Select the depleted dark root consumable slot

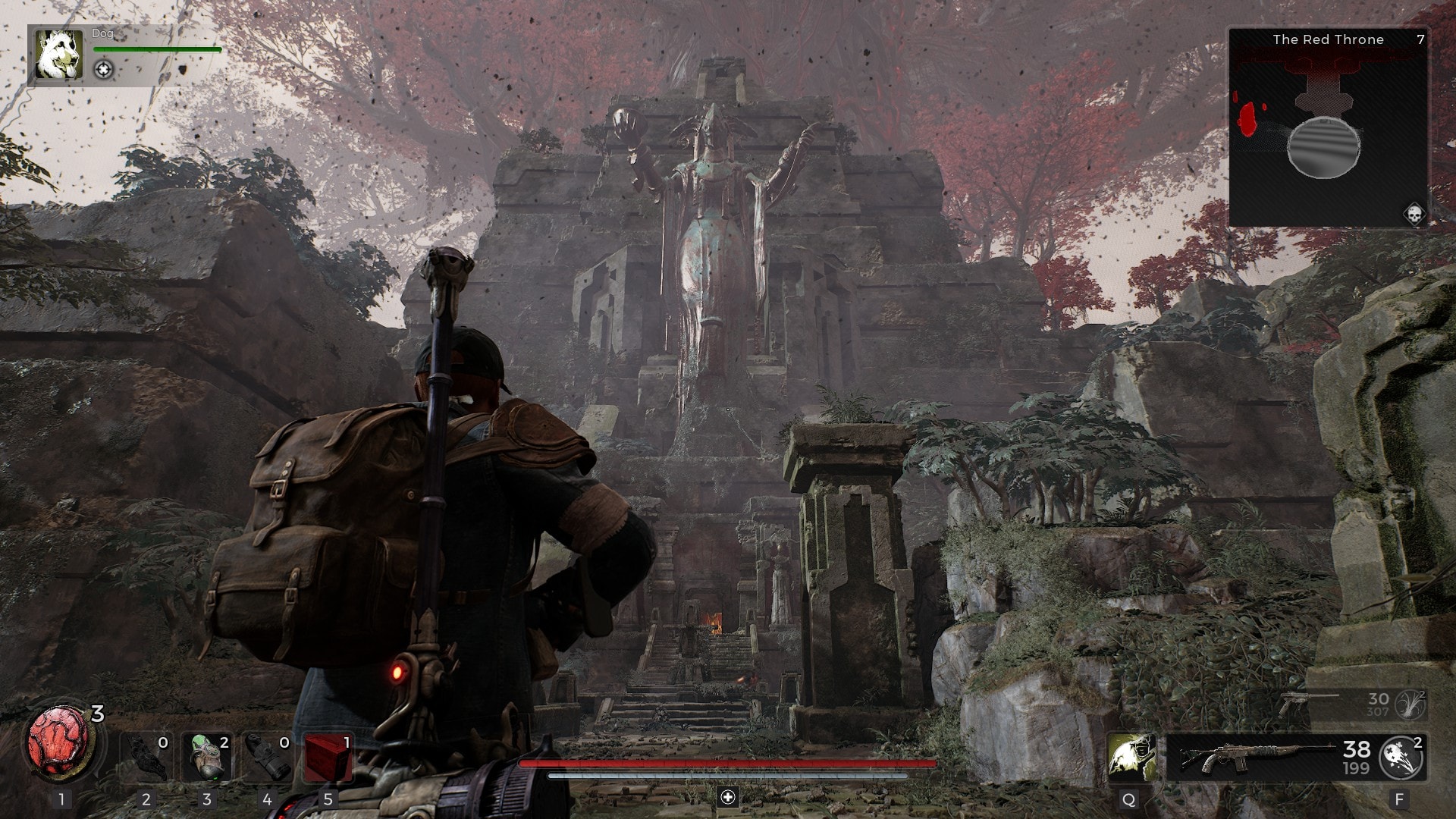click(146, 757)
